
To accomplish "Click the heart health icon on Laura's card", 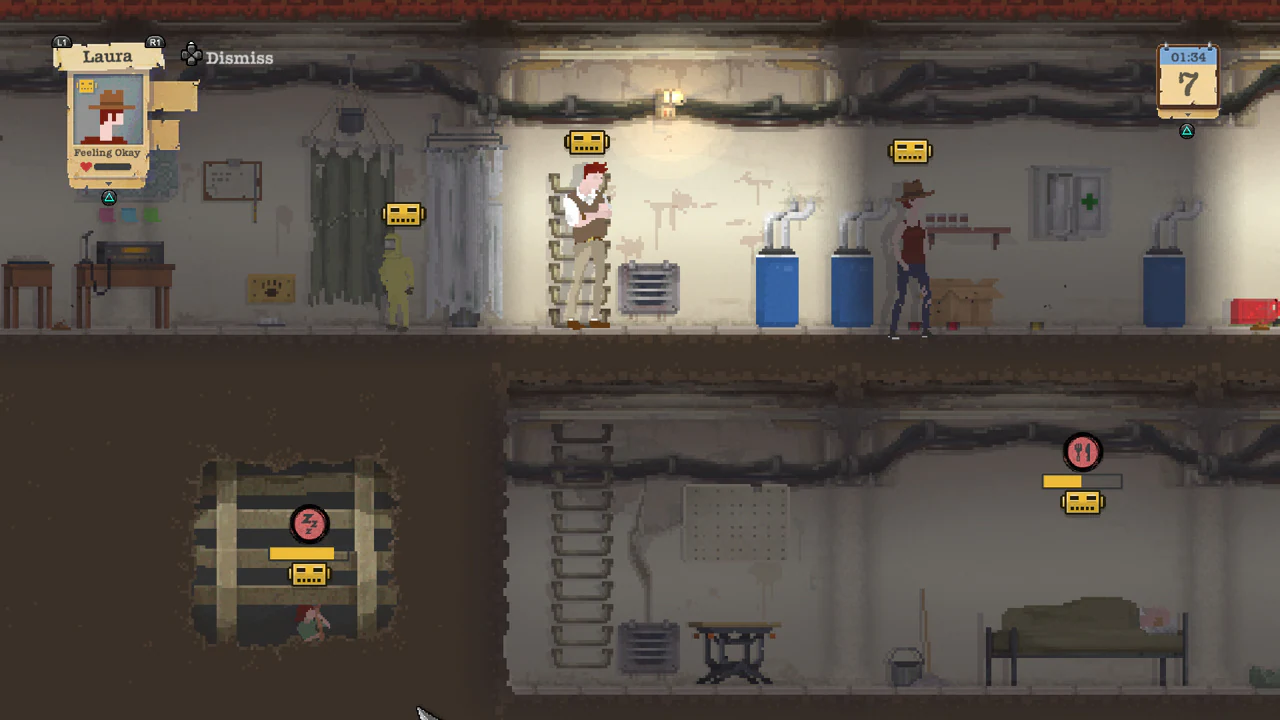I will [x=85, y=166].
